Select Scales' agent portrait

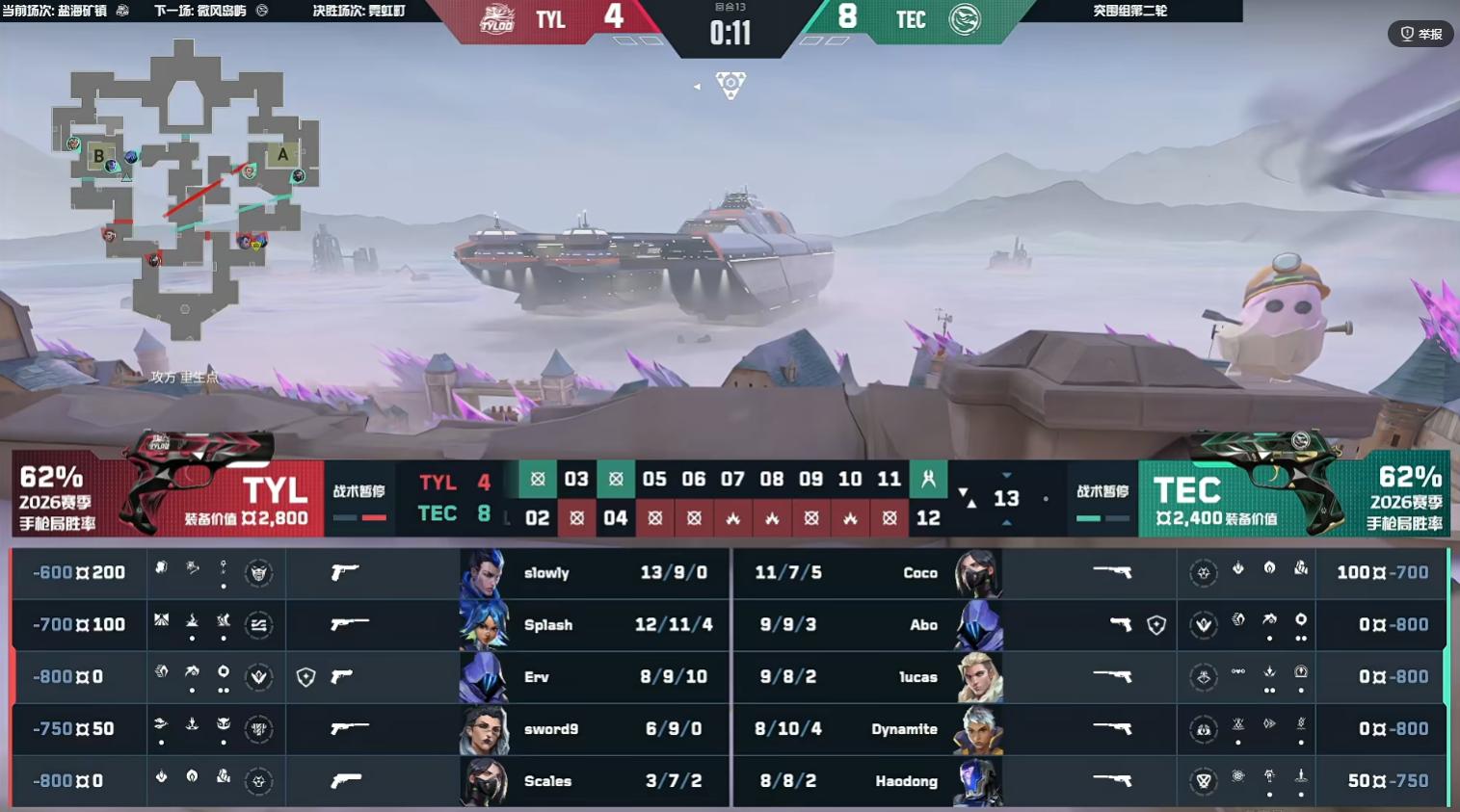coord(484,781)
